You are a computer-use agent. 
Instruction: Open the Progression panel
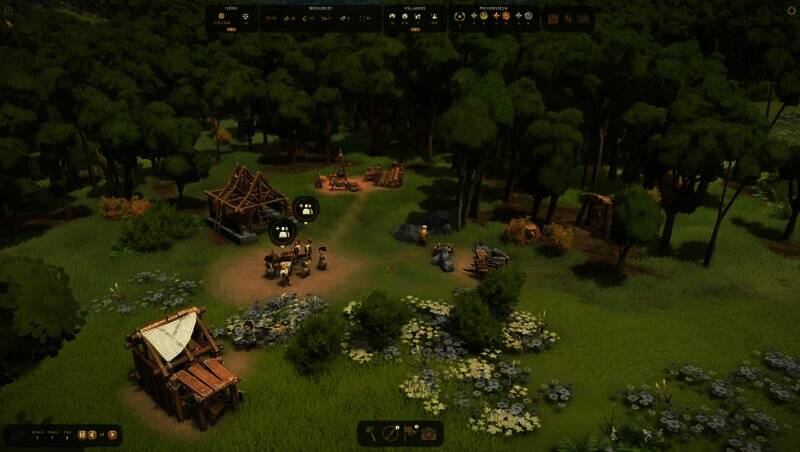[494, 17]
